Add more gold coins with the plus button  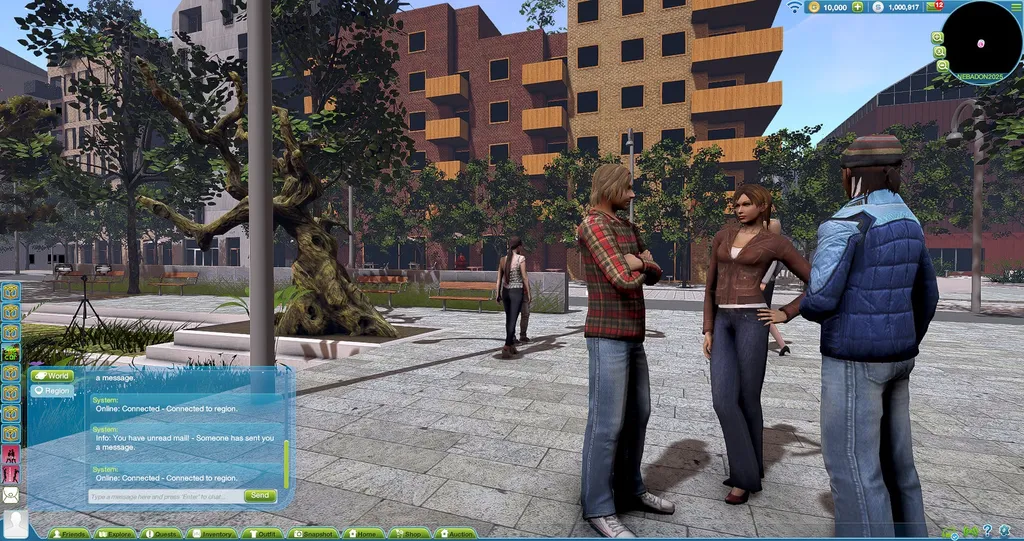point(857,7)
